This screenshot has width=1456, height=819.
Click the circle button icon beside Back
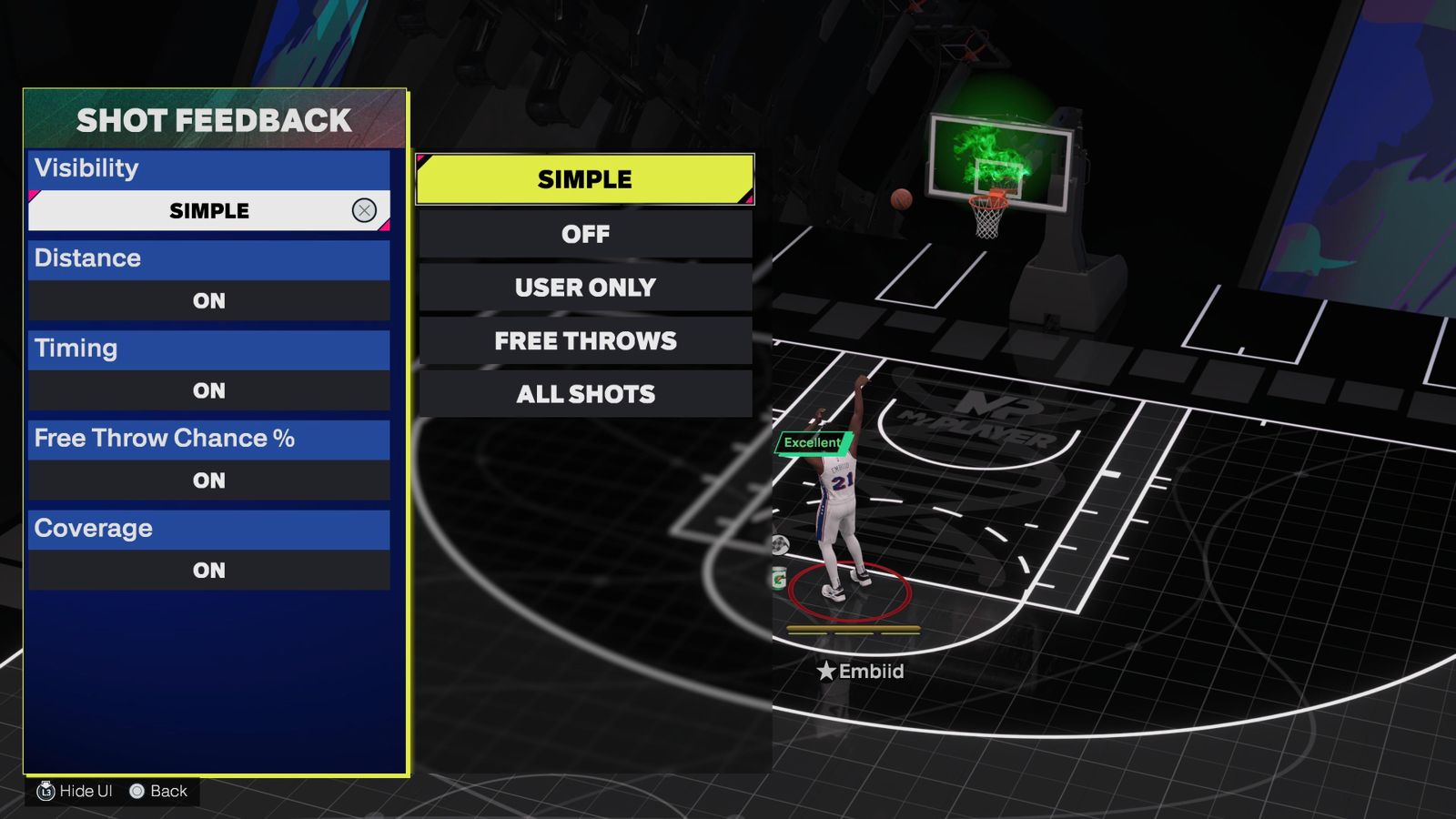coord(136,791)
